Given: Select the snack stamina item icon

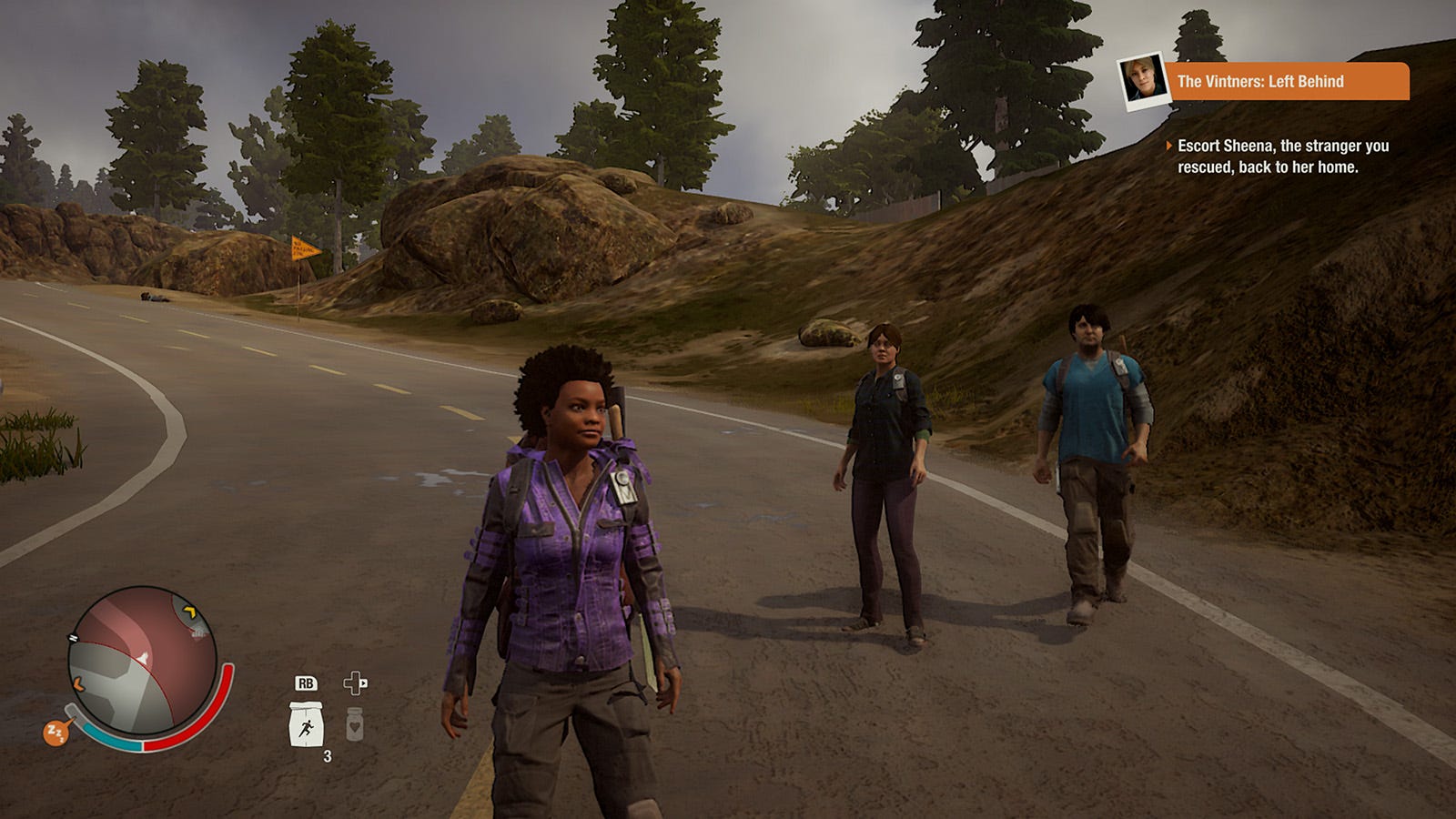Looking at the screenshot, I should pyautogui.click(x=307, y=725).
